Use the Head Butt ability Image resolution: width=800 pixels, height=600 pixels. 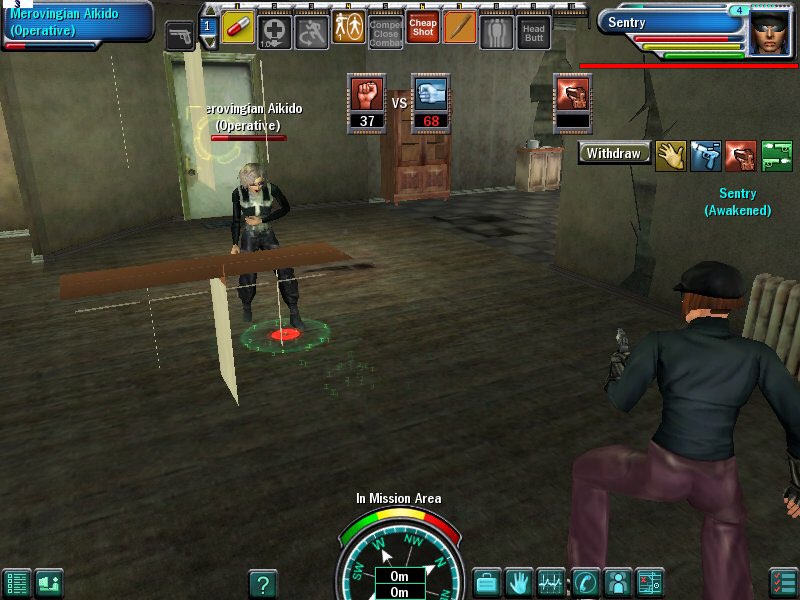click(x=533, y=32)
